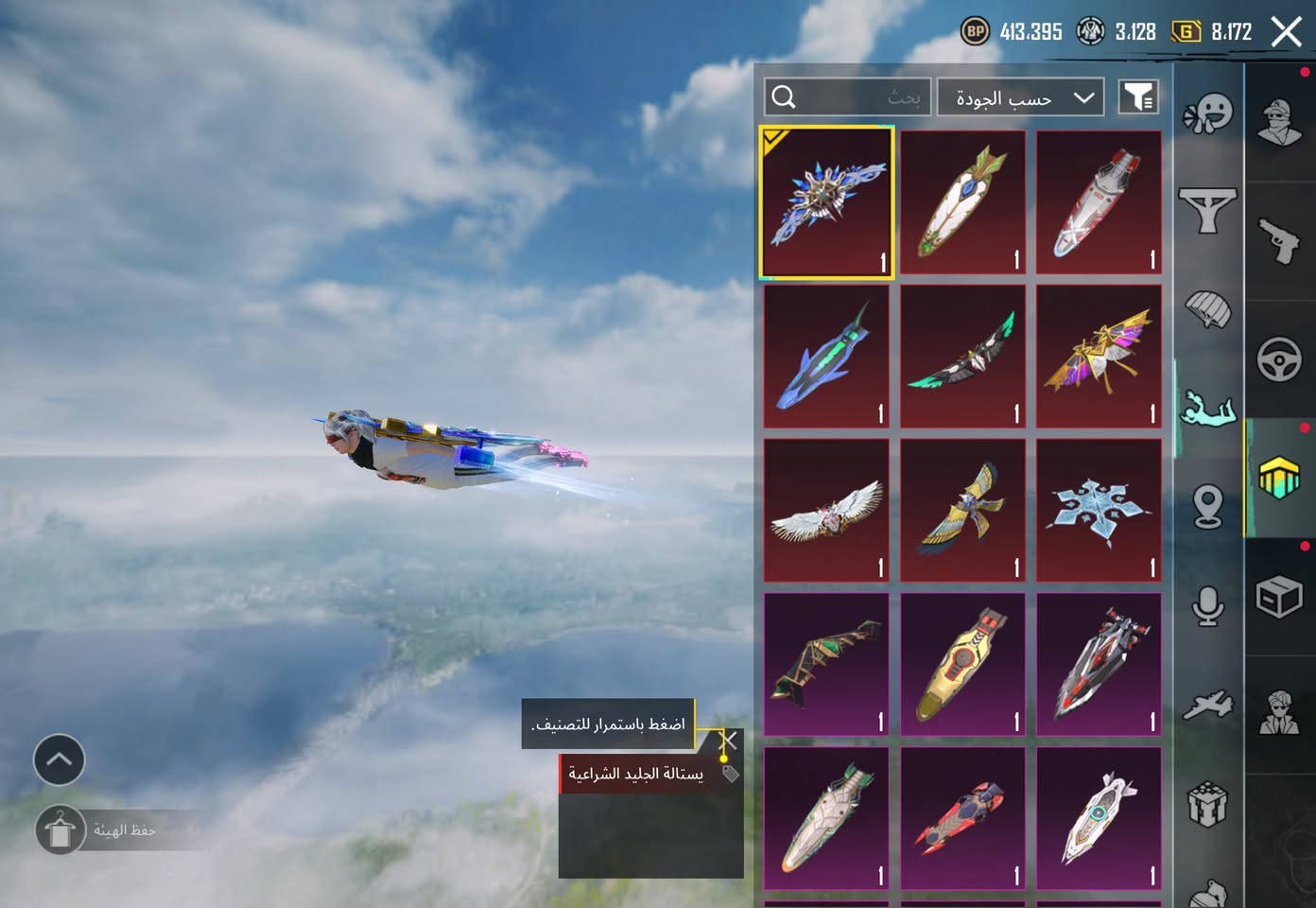The width and height of the screenshot is (1316, 908).
Task: Switch to the vehicle steering wheel tab
Action: click(1279, 360)
